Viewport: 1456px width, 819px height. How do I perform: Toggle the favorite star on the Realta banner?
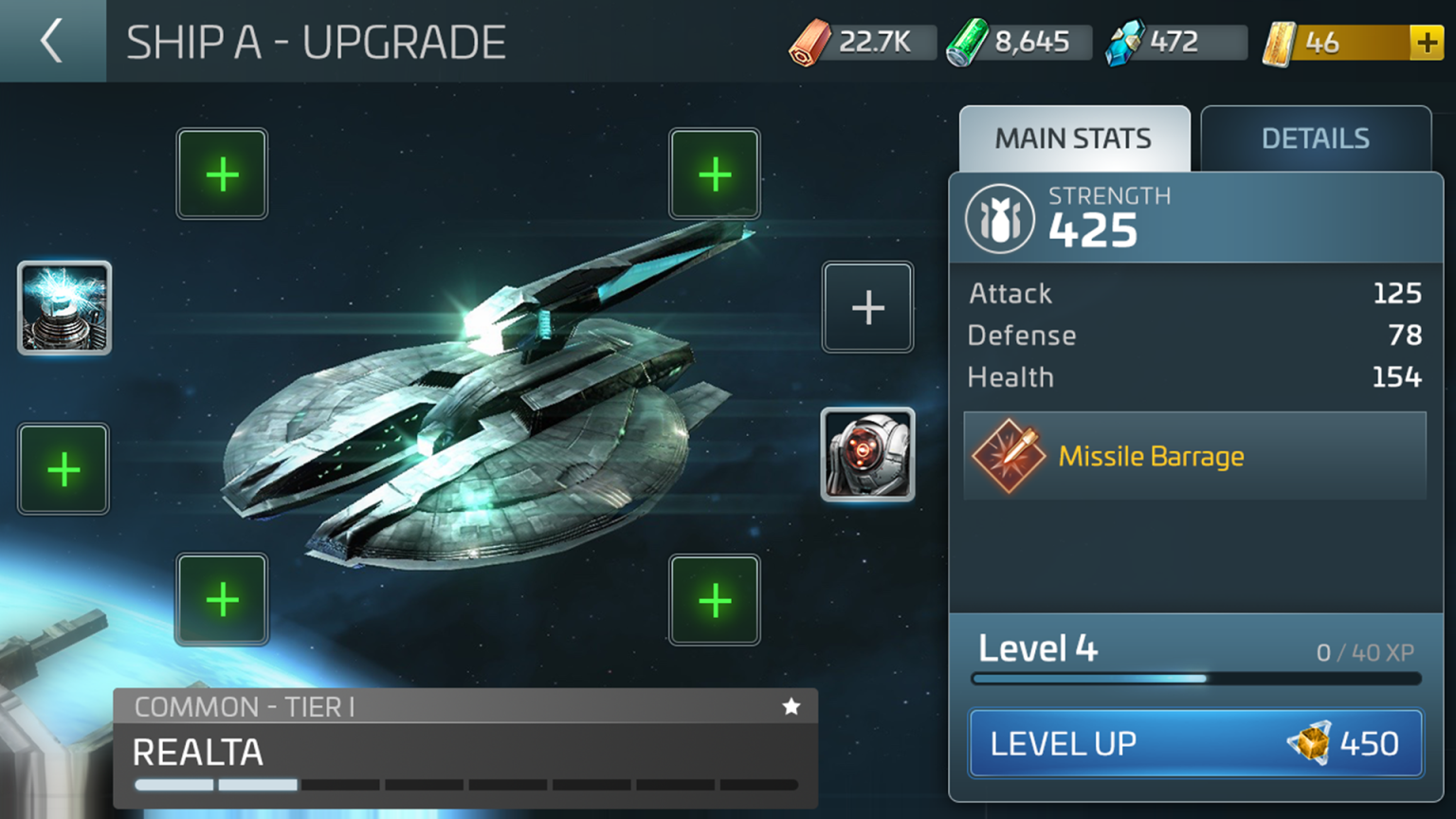pyautogui.click(x=792, y=706)
